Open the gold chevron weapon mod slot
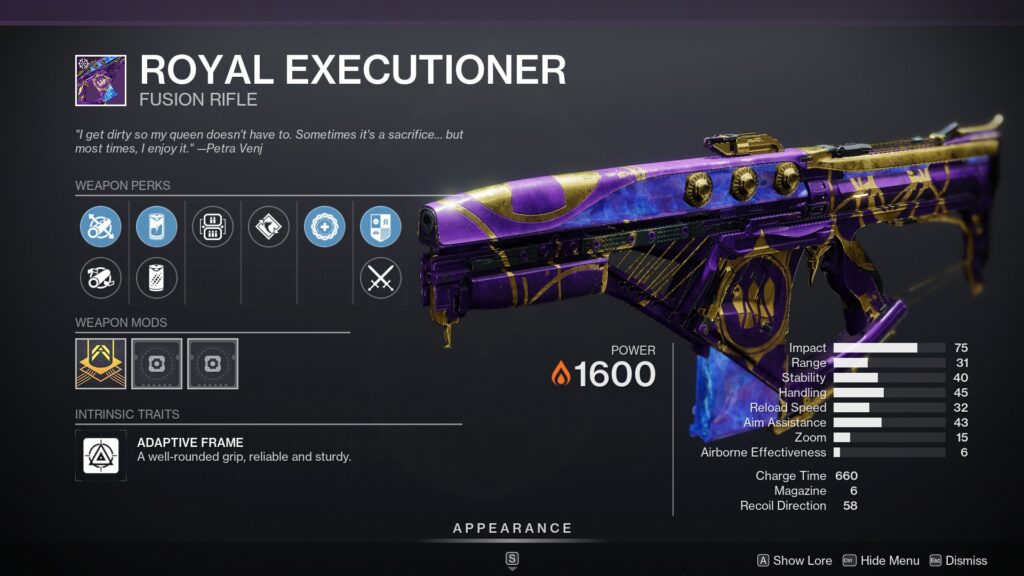Screen dimensions: 1024x576 [x=101, y=363]
